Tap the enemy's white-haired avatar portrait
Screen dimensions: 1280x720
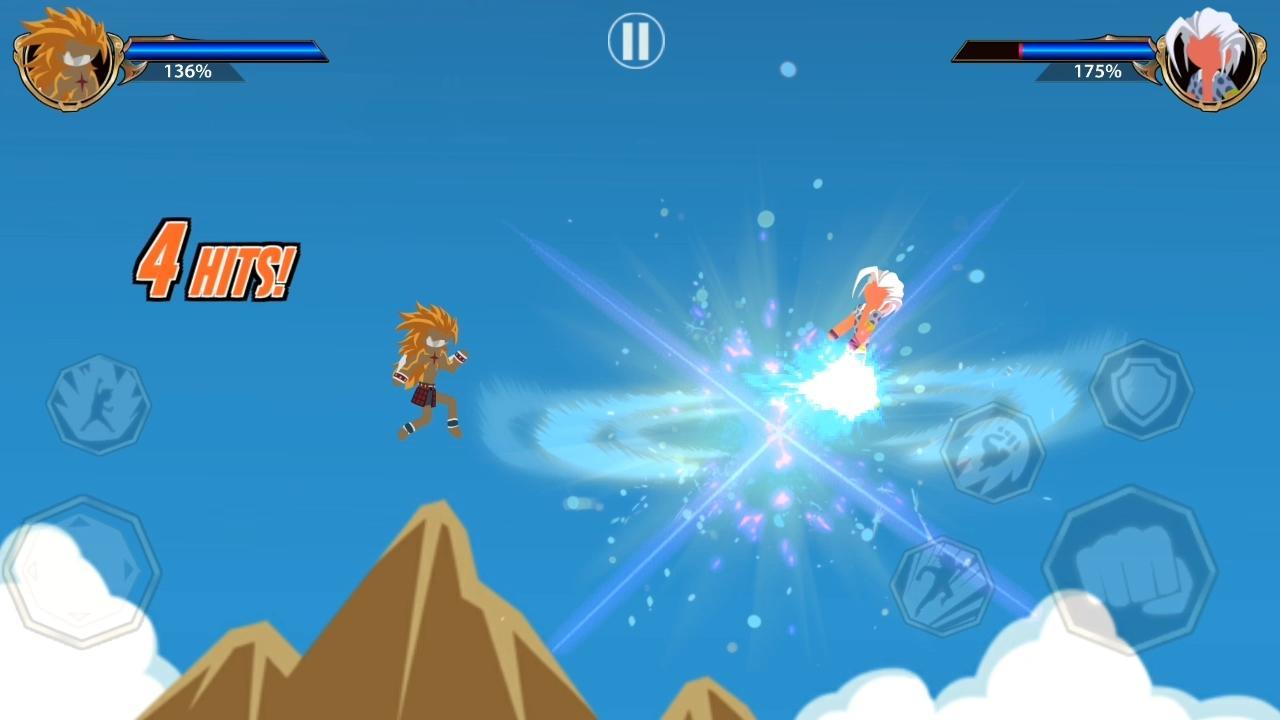1212,55
